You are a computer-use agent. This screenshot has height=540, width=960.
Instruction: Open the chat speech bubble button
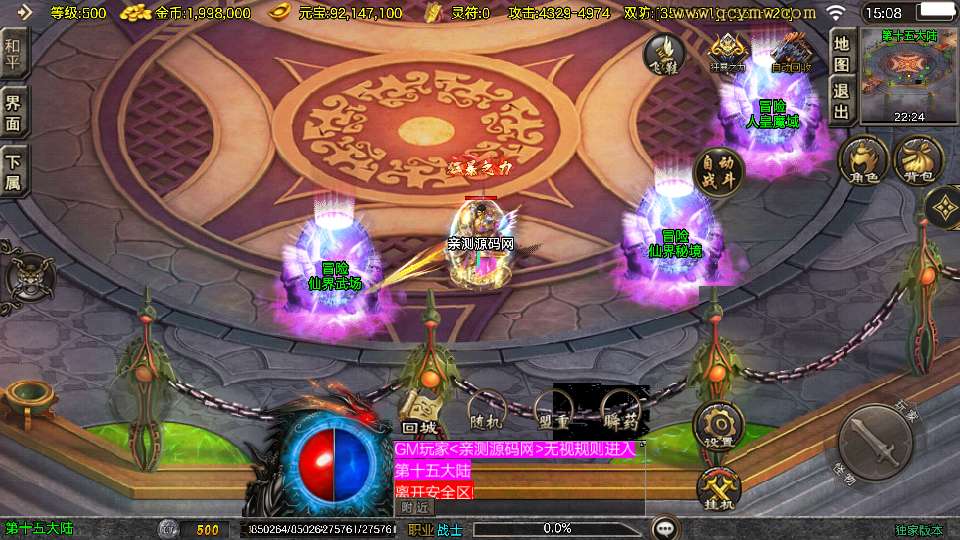pos(664,528)
